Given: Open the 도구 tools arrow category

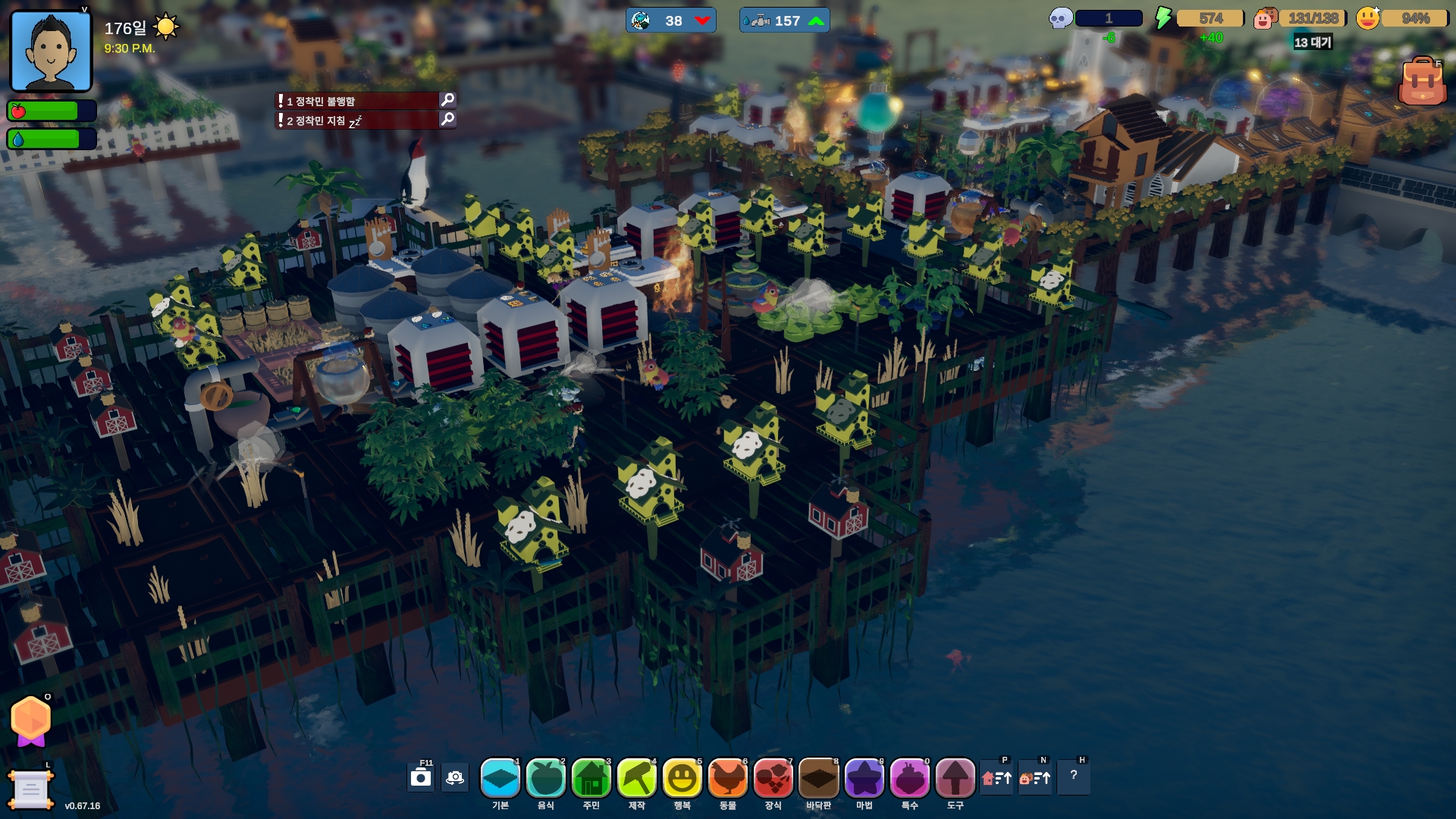Looking at the screenshot, I should click(x=955, y=778).
